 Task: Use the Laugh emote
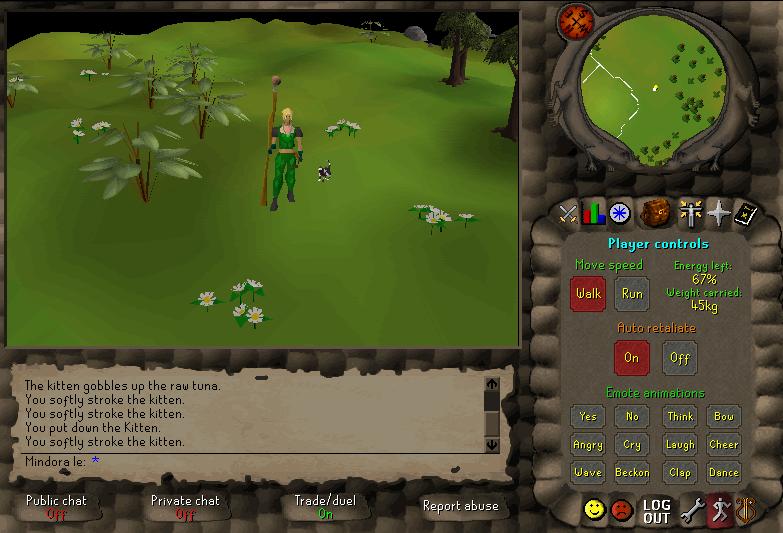coord(679,445)
